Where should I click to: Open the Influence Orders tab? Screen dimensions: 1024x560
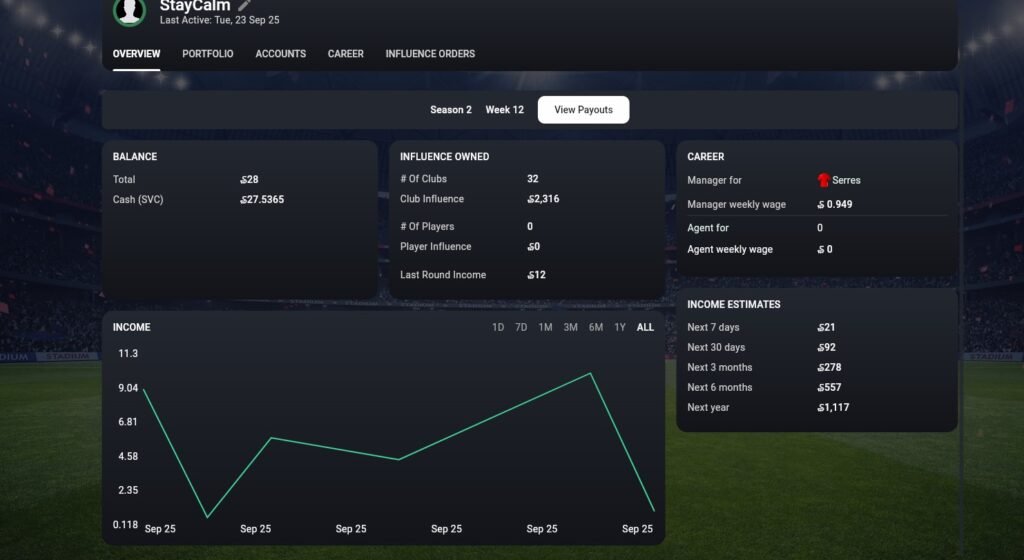(x=430, y=54)
